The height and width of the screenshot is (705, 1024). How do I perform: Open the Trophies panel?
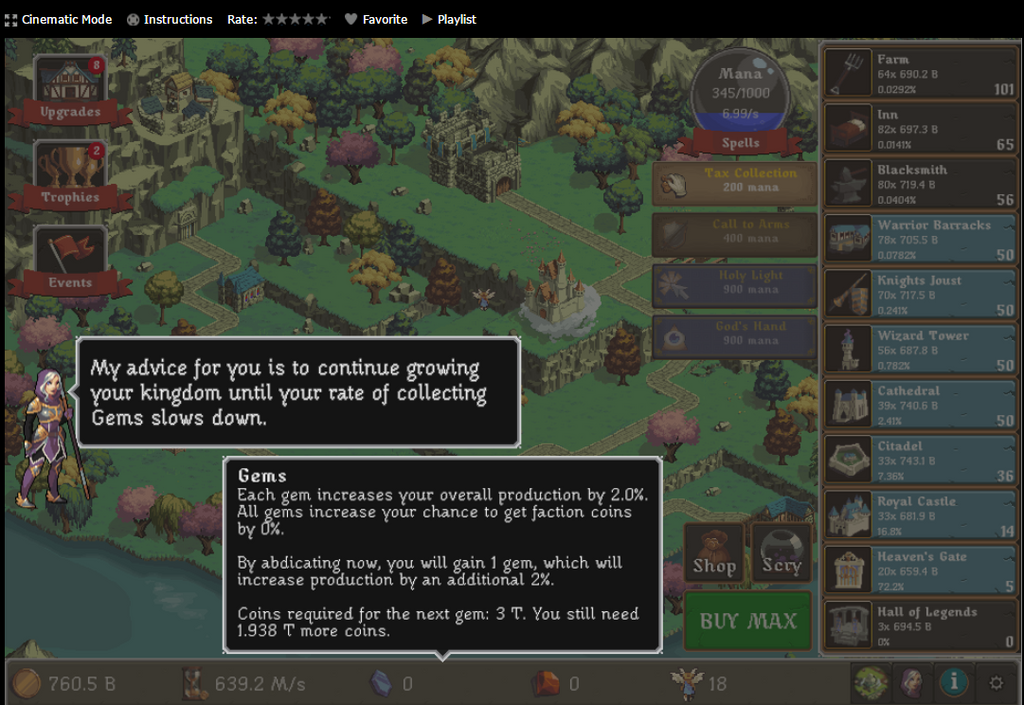click(x=70, y=175)
